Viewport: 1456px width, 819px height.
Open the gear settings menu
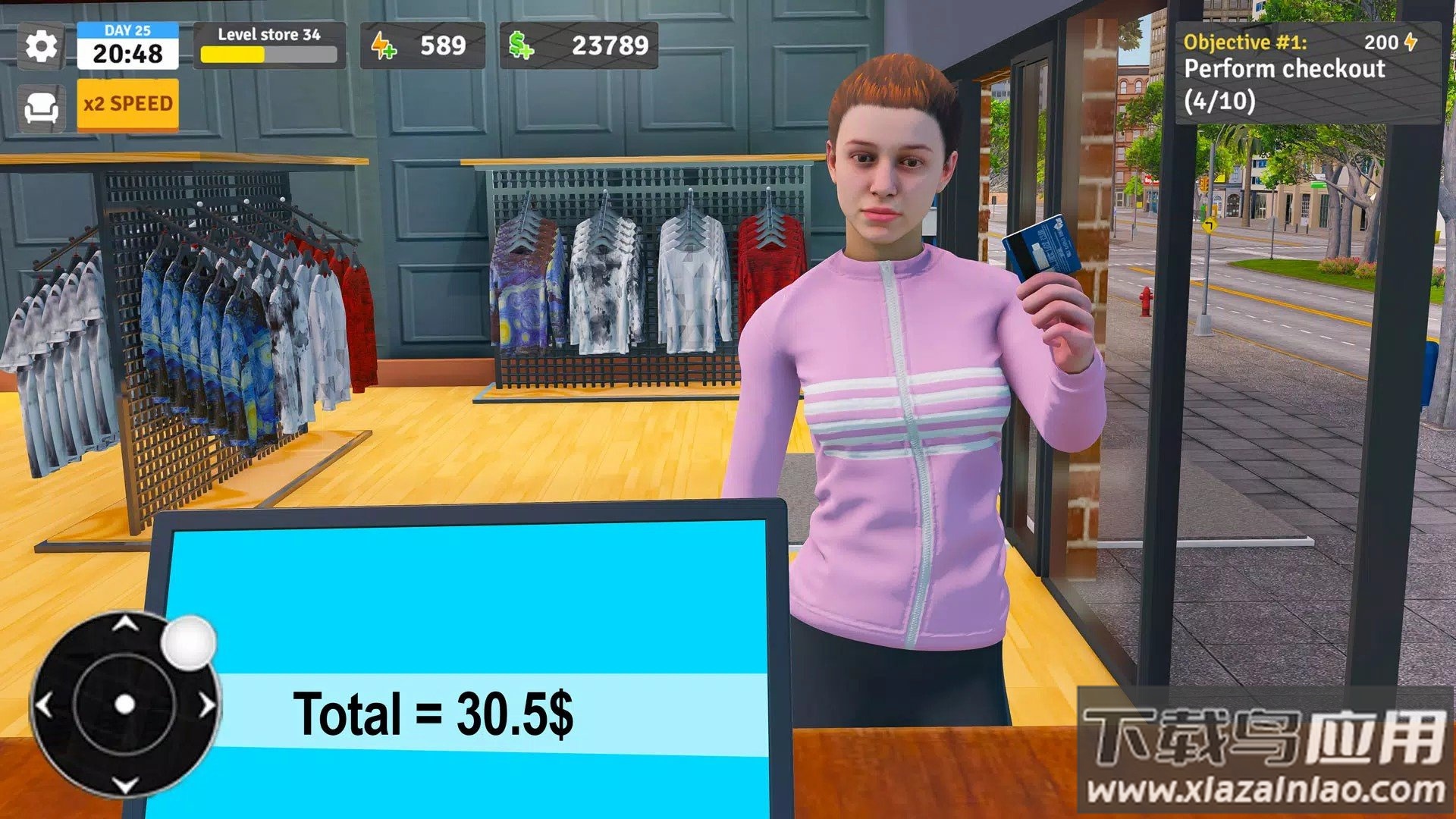pyautogui.click(x=41, y=46)
